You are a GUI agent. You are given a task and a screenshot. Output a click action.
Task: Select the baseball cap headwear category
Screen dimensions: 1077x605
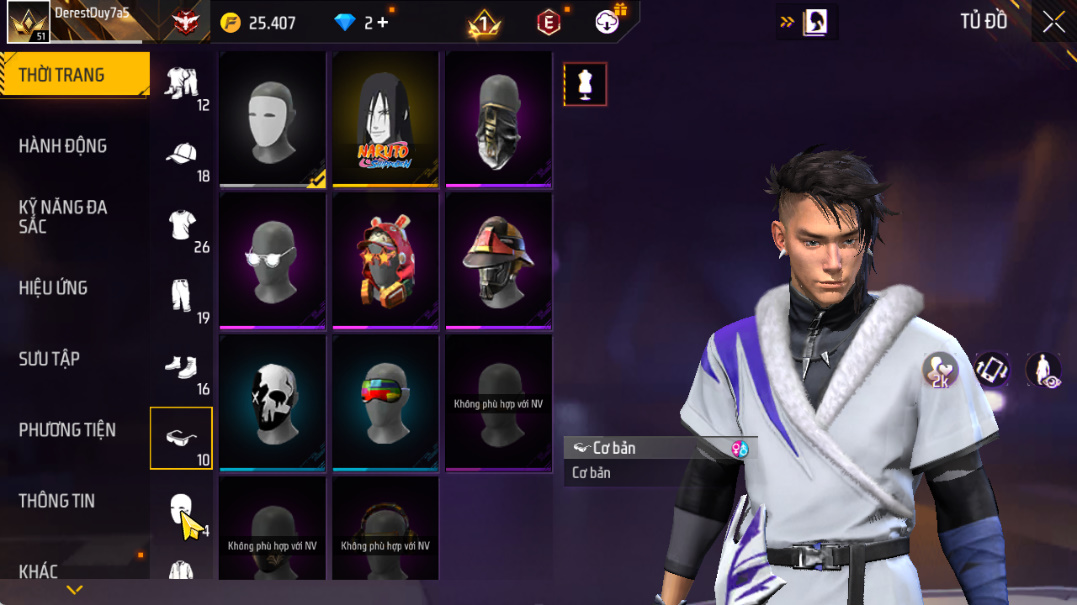pyautogui.click(x=181, y=154)
